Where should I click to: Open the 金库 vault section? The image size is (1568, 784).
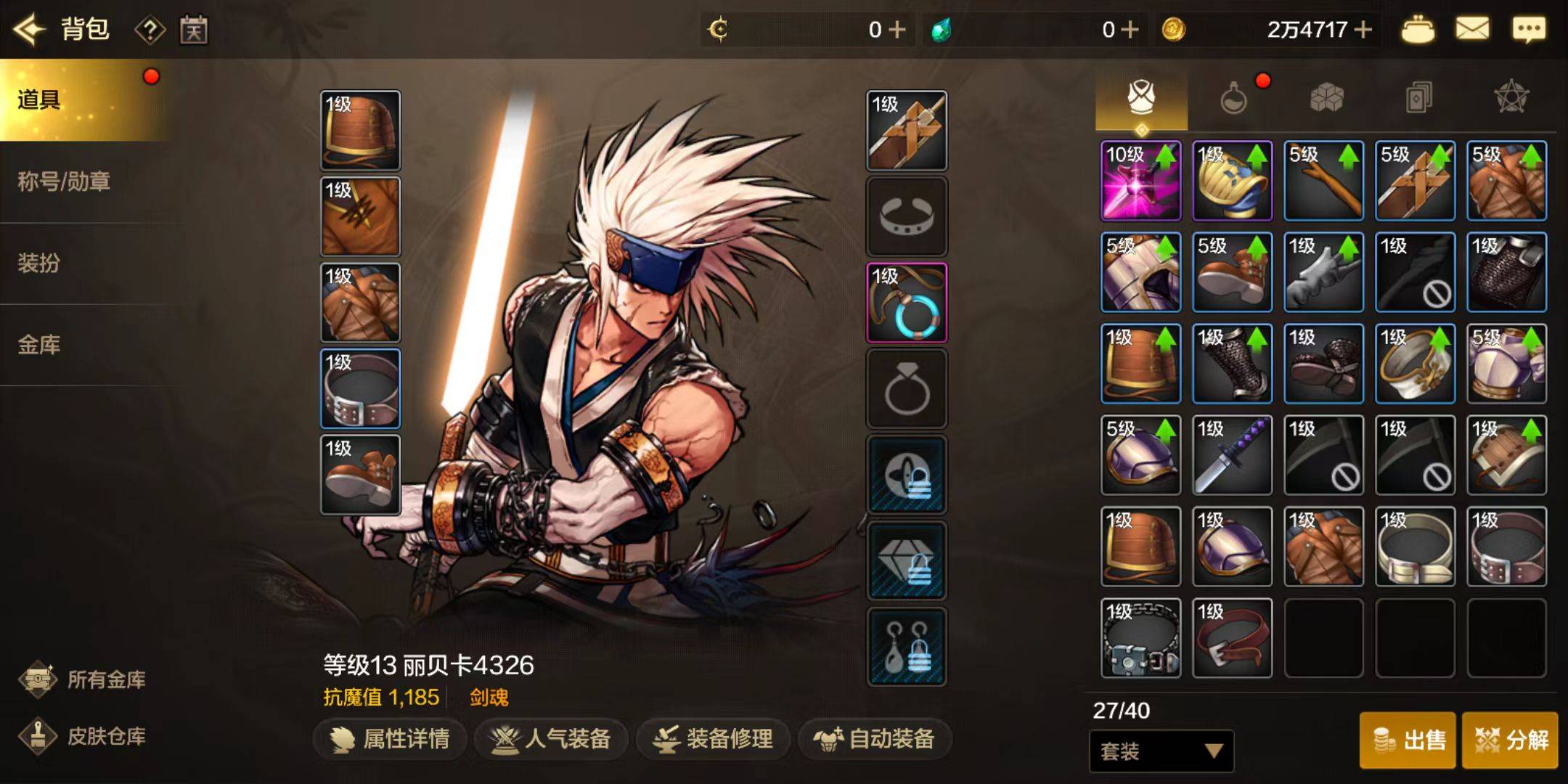click(x=39, y=345)
